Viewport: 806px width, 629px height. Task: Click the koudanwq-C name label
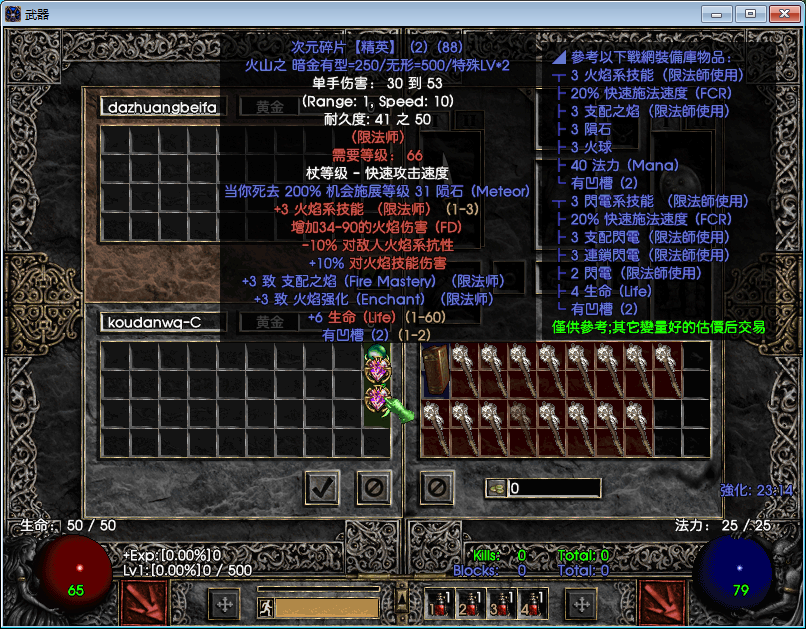tap(163, 322)
